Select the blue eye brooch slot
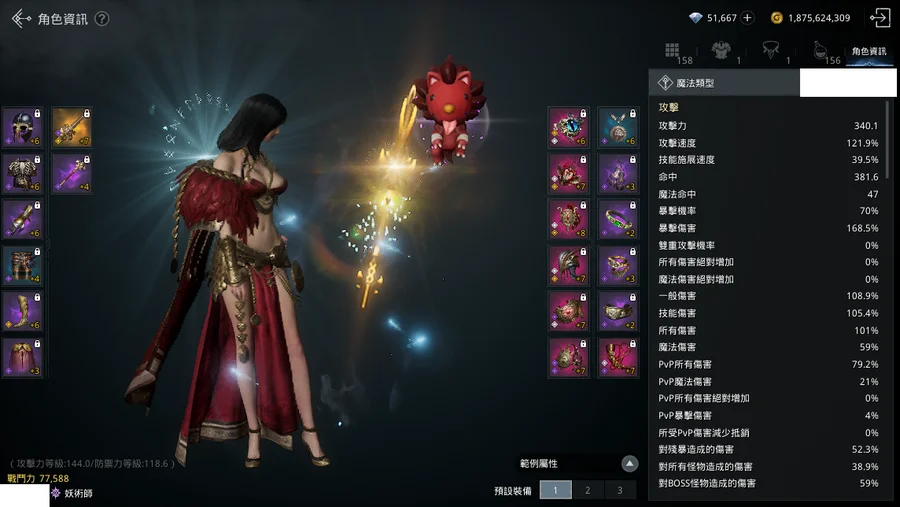Viewport: 900px width, 507px height. click(568, 127)
